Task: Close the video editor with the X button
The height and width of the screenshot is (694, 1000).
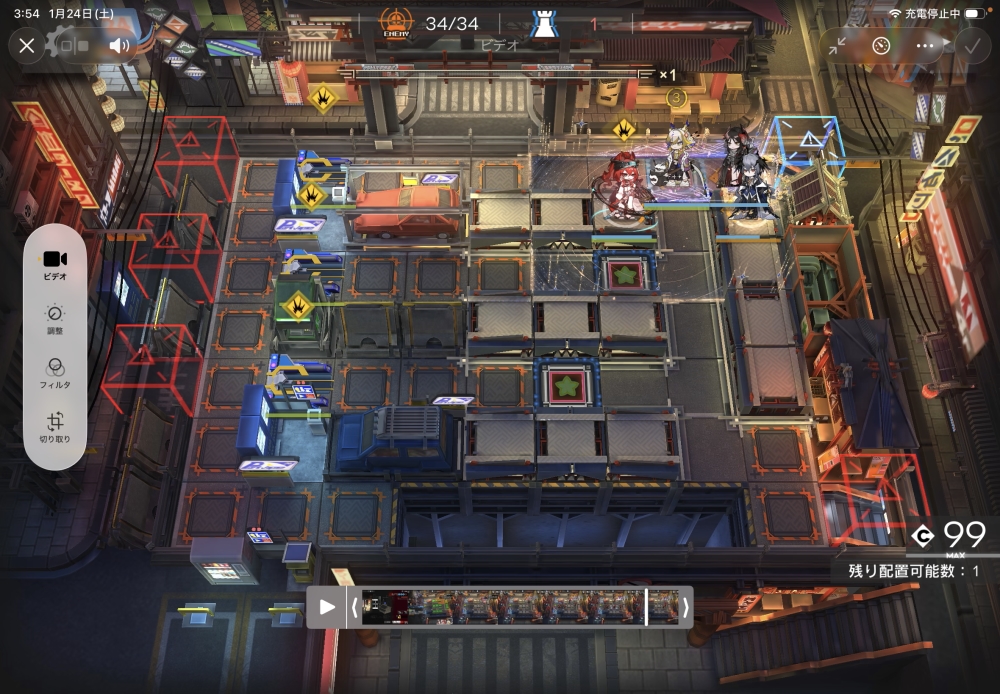Action: (27, 46)
